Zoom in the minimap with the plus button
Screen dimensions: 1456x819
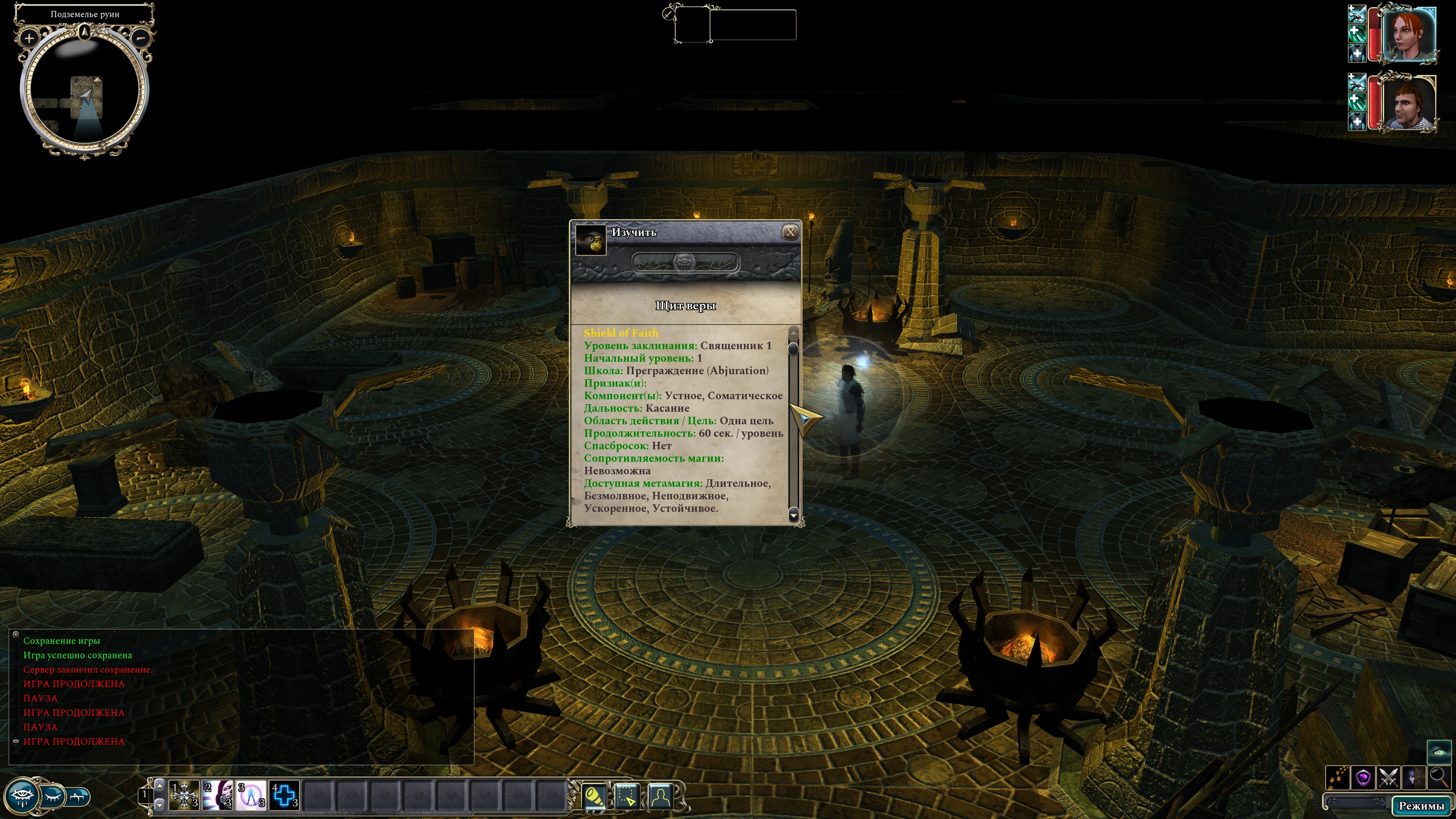pyautogui.click(x=29, y=38)
